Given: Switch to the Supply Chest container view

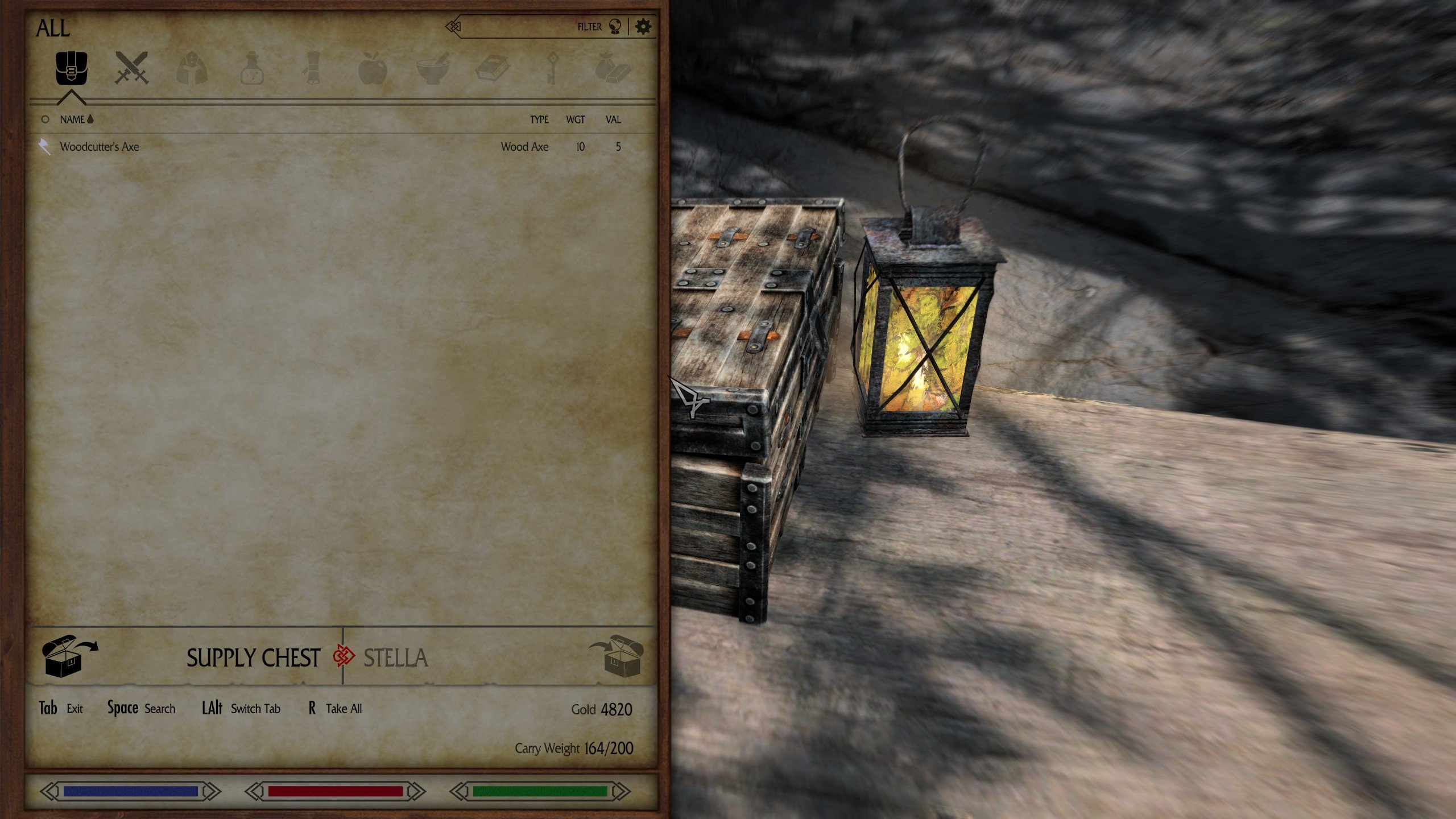Looking at the screenshot, I should pyautogui.click(x=253, y=658).
